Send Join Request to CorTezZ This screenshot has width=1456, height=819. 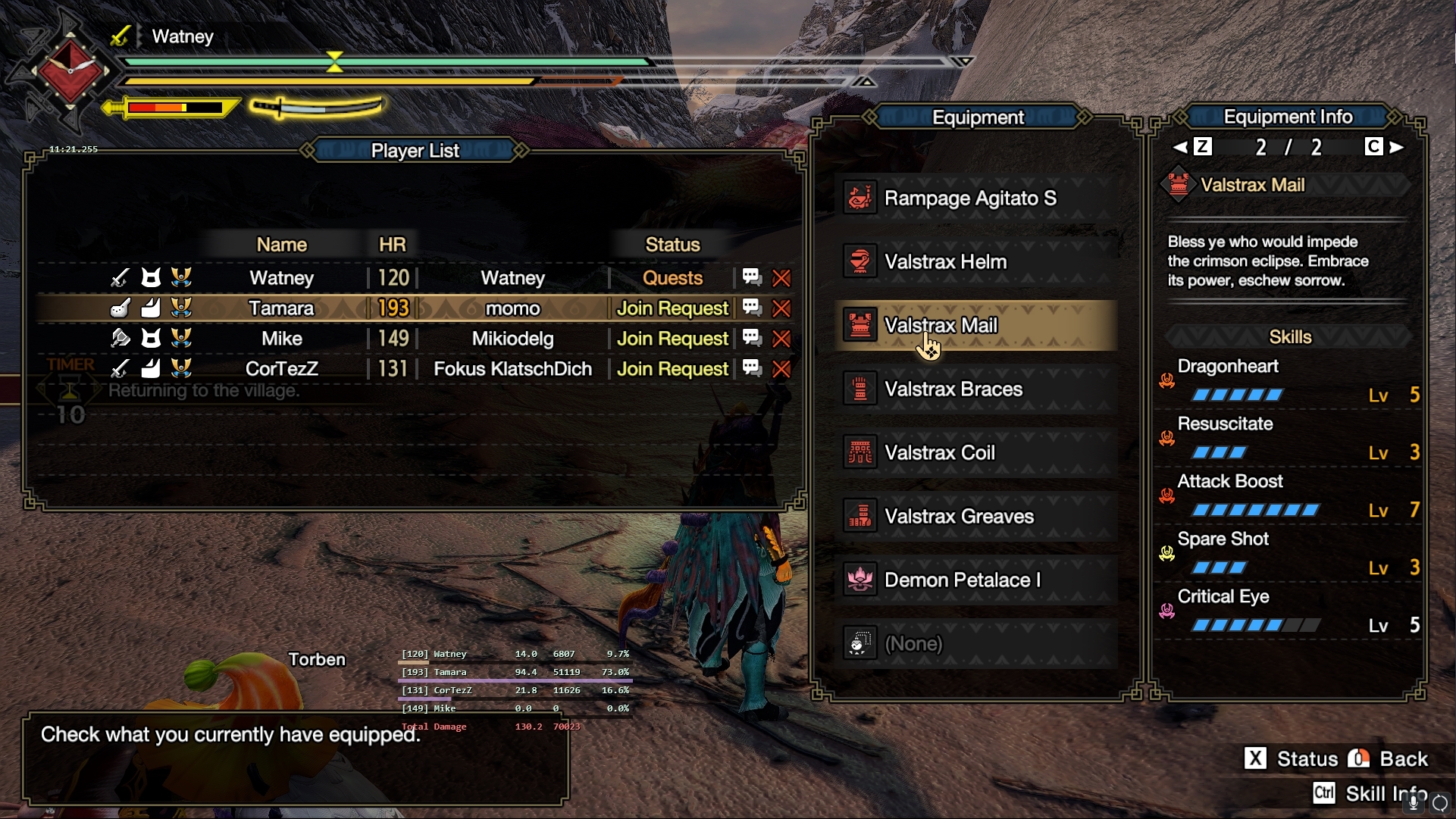(x=672, y=369)
